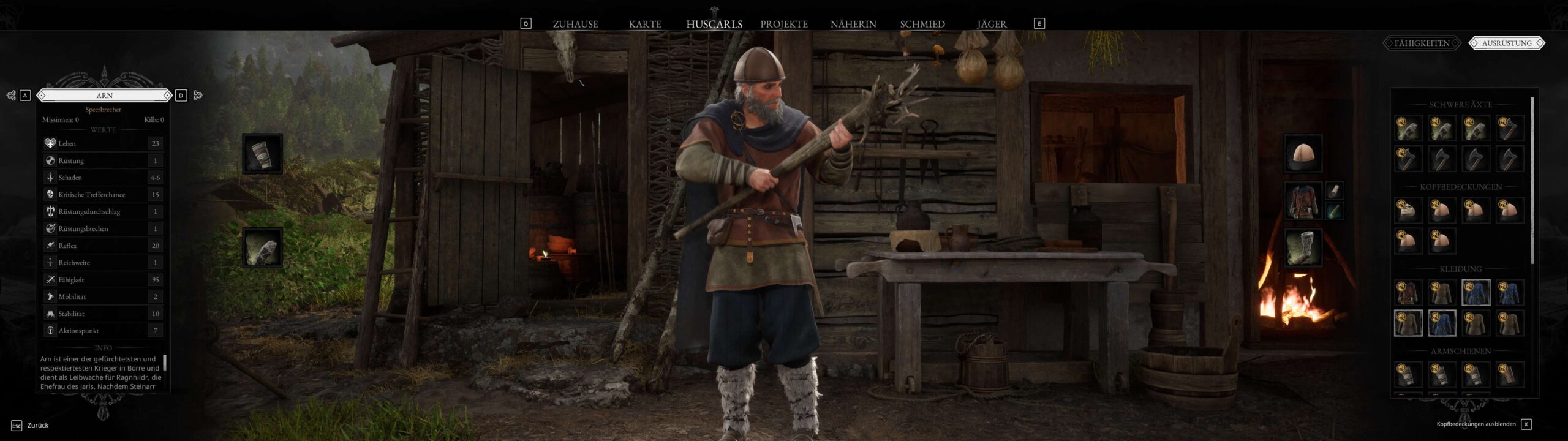
Task: Select the equipped heavy club weapon slot
Action: pos(262,248)
